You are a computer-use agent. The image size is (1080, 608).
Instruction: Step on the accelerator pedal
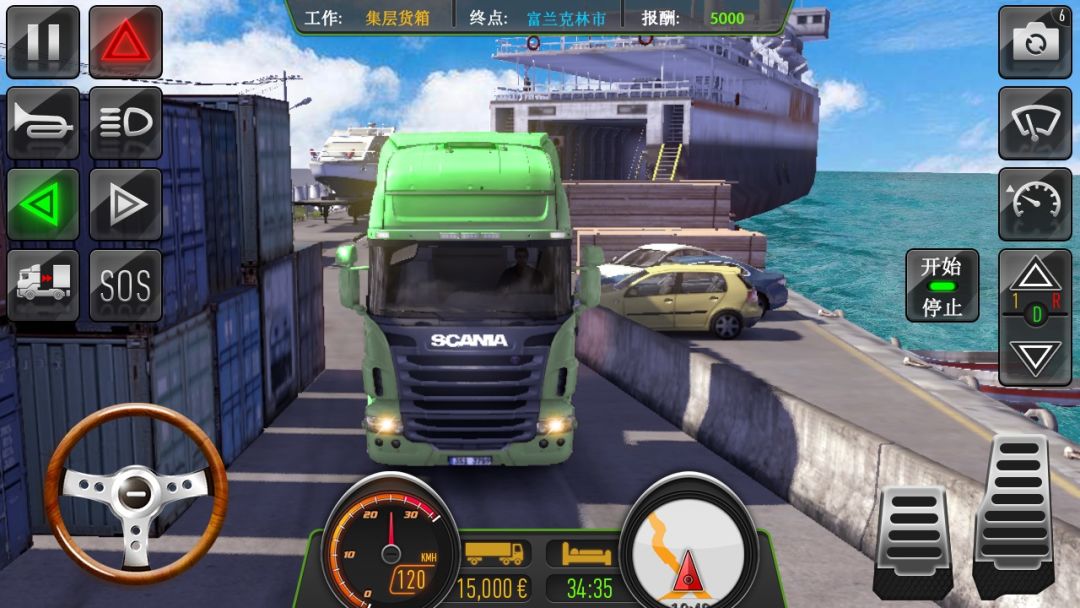[x=1014, y=515]
